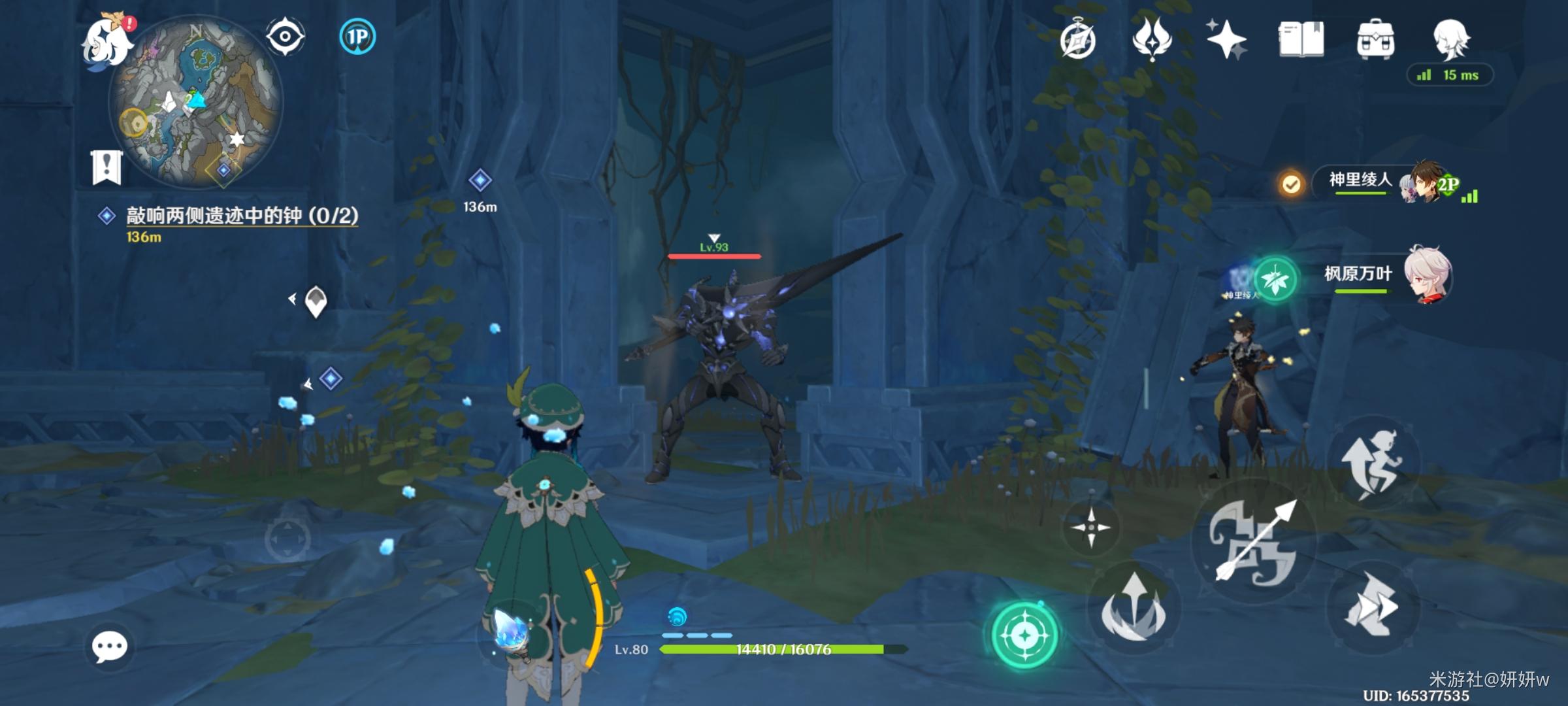The width and height of the screenshot is (1568, 706).
Task: Fire a normal bow attack
Action: (1254, 541)
